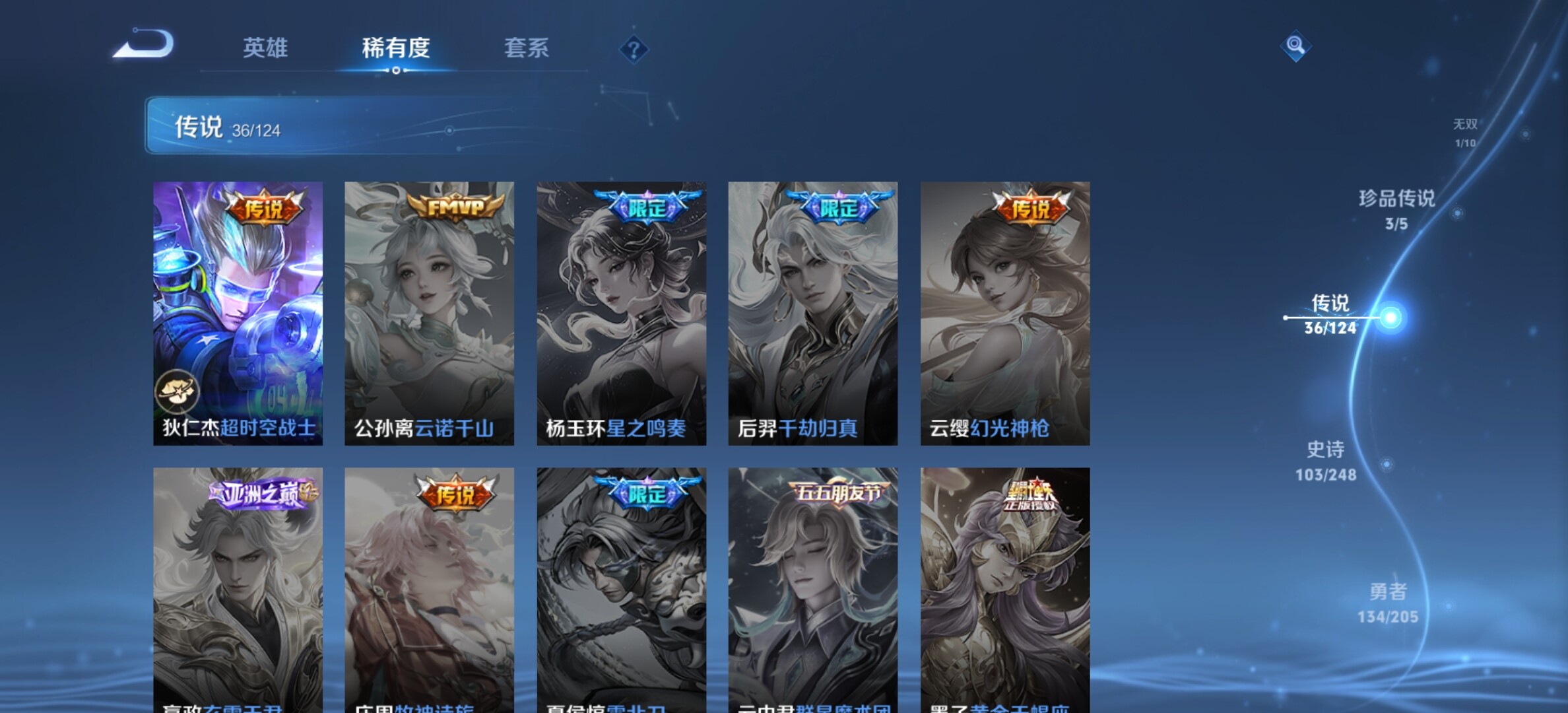Open the 套系 tab

[x=527, y=48]
